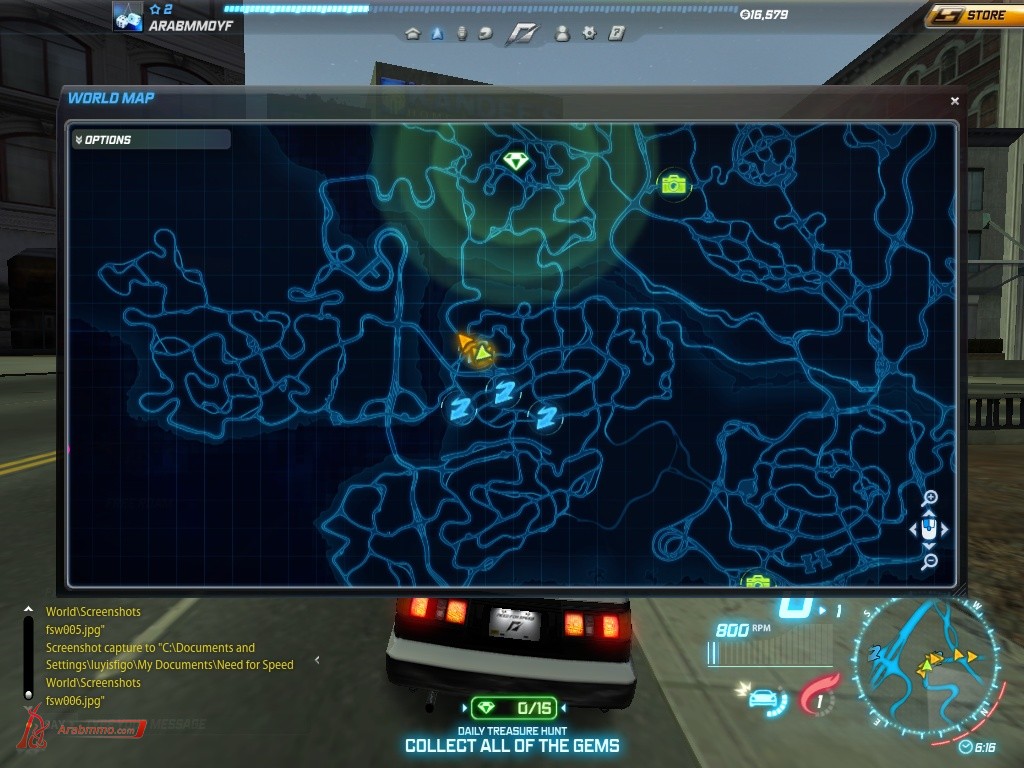
Task: Pan the map left with arrow
Action: tap(914, 530)
